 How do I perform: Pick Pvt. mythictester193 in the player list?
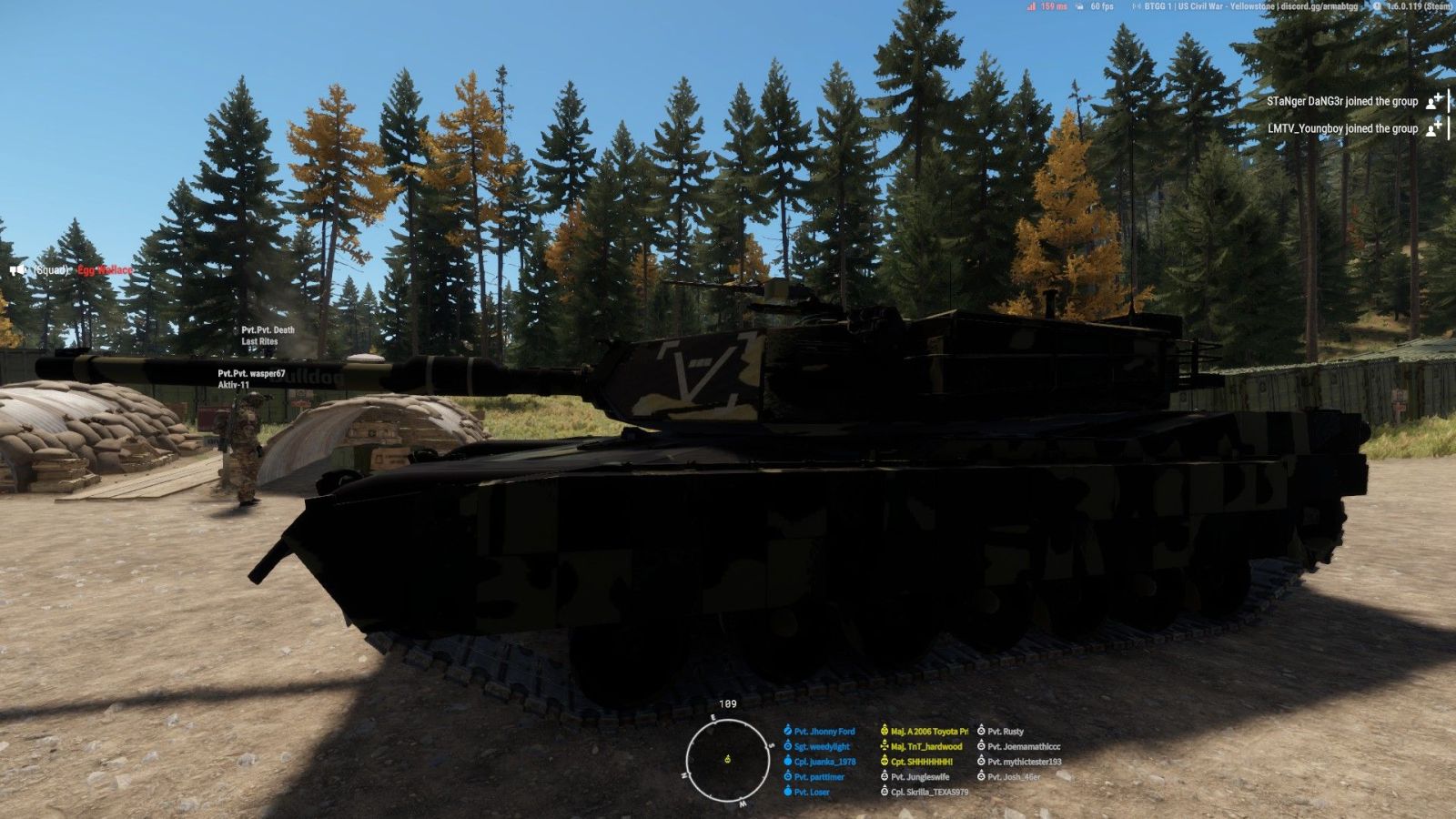point(1024,762)
